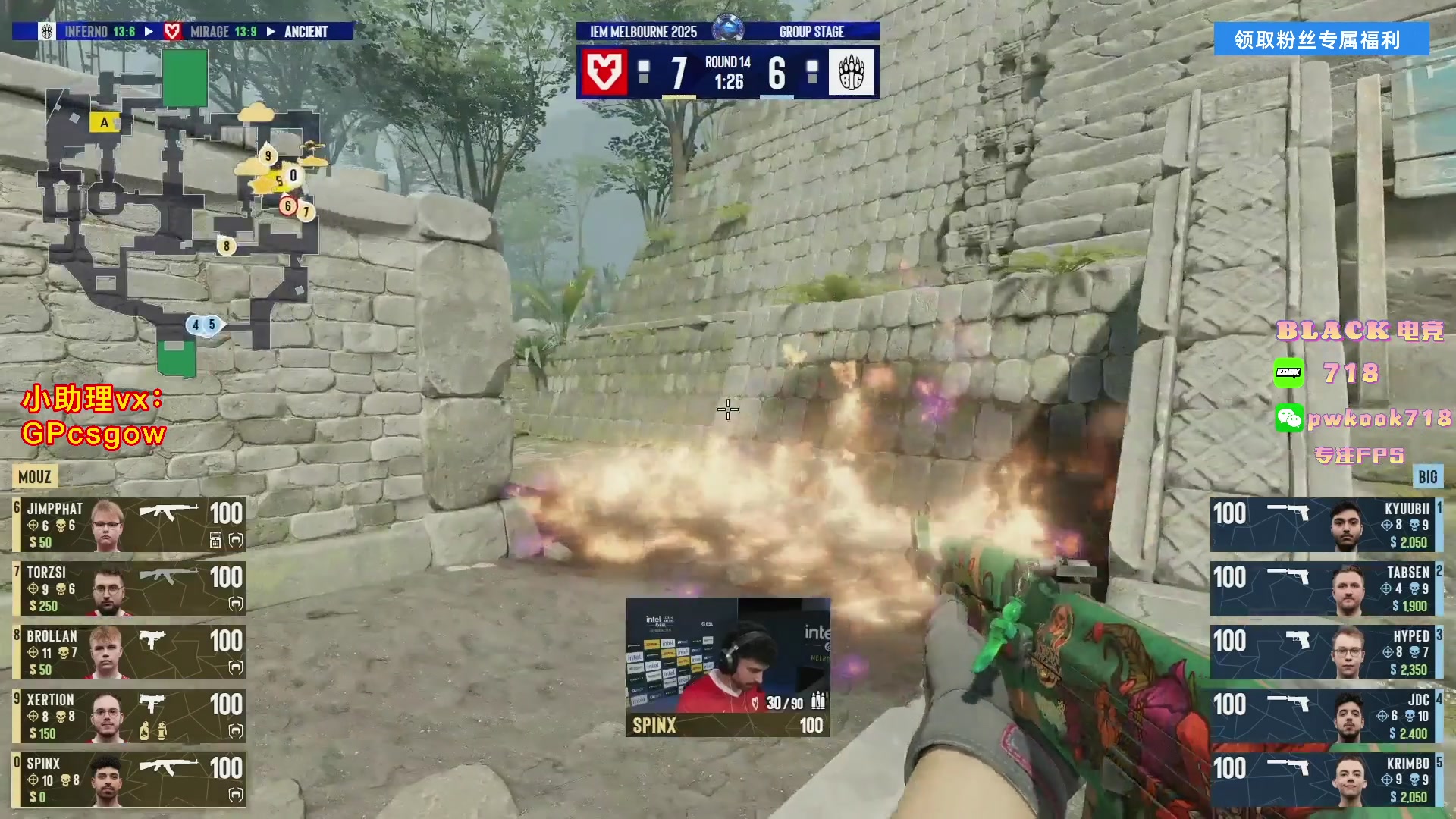This screenshot has width=1456, height=819.
Task: Select XERTION's player card
Action: click(129, 716)
